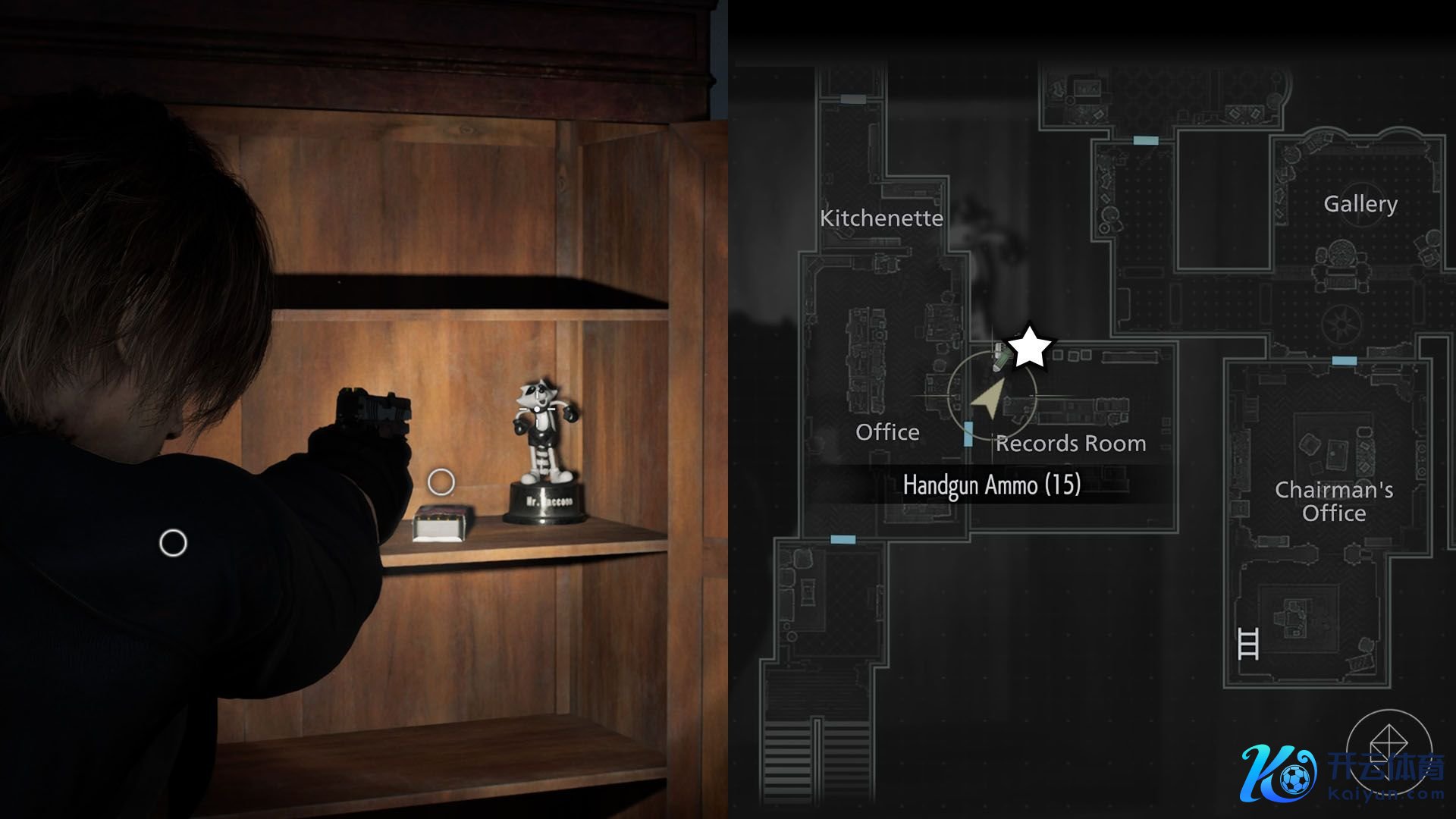Click the white star marker on the map
This screenshot has width=1456, height=819.
pyautogui.click(x=1029, y=348)
